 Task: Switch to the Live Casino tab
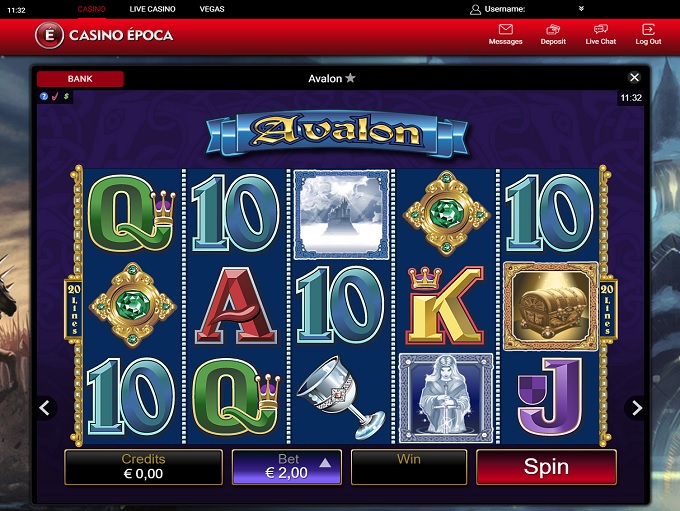click(x=152, y=9)
